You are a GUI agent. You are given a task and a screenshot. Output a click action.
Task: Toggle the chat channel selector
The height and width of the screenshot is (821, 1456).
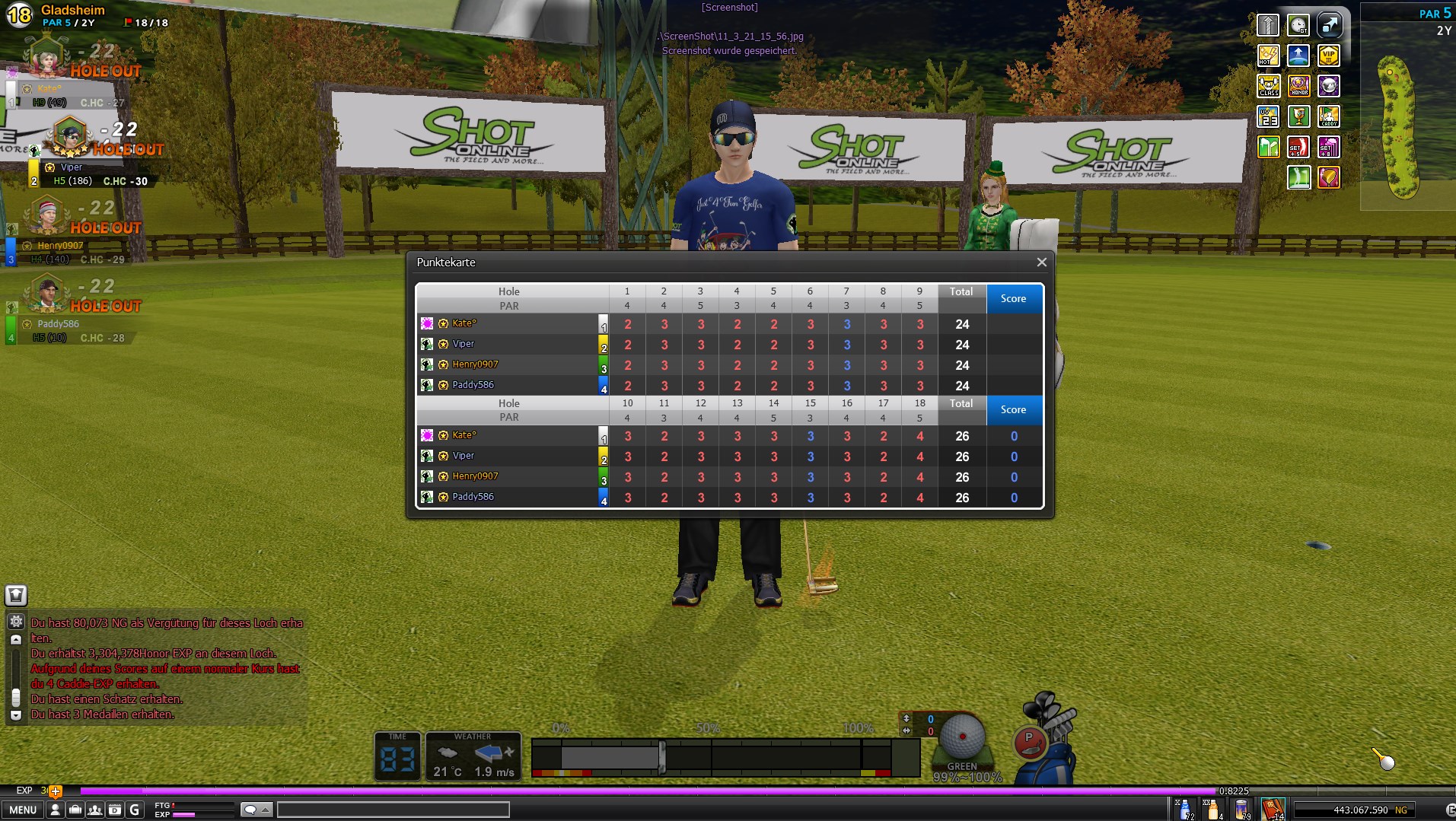coord(256,810)
